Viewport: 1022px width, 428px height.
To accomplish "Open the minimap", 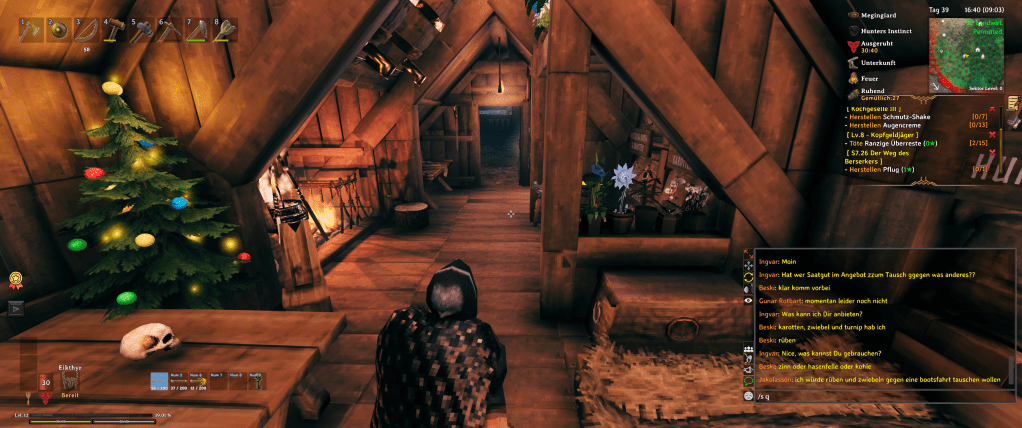I will (x=967, y=53).
